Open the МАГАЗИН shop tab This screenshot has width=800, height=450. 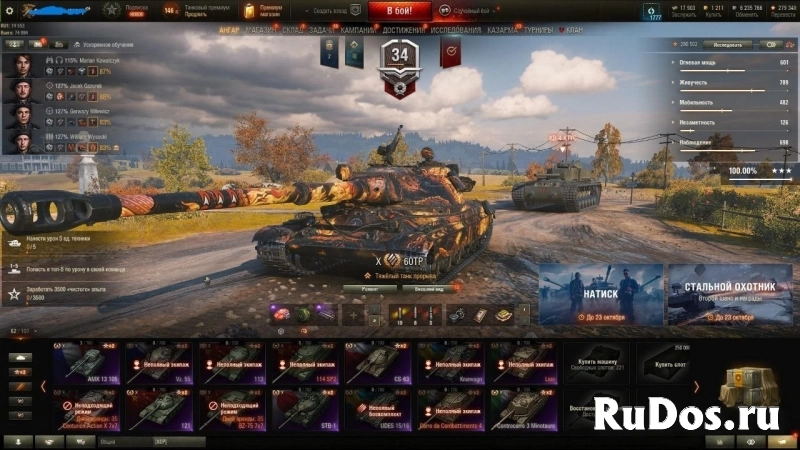click(260, 30)
